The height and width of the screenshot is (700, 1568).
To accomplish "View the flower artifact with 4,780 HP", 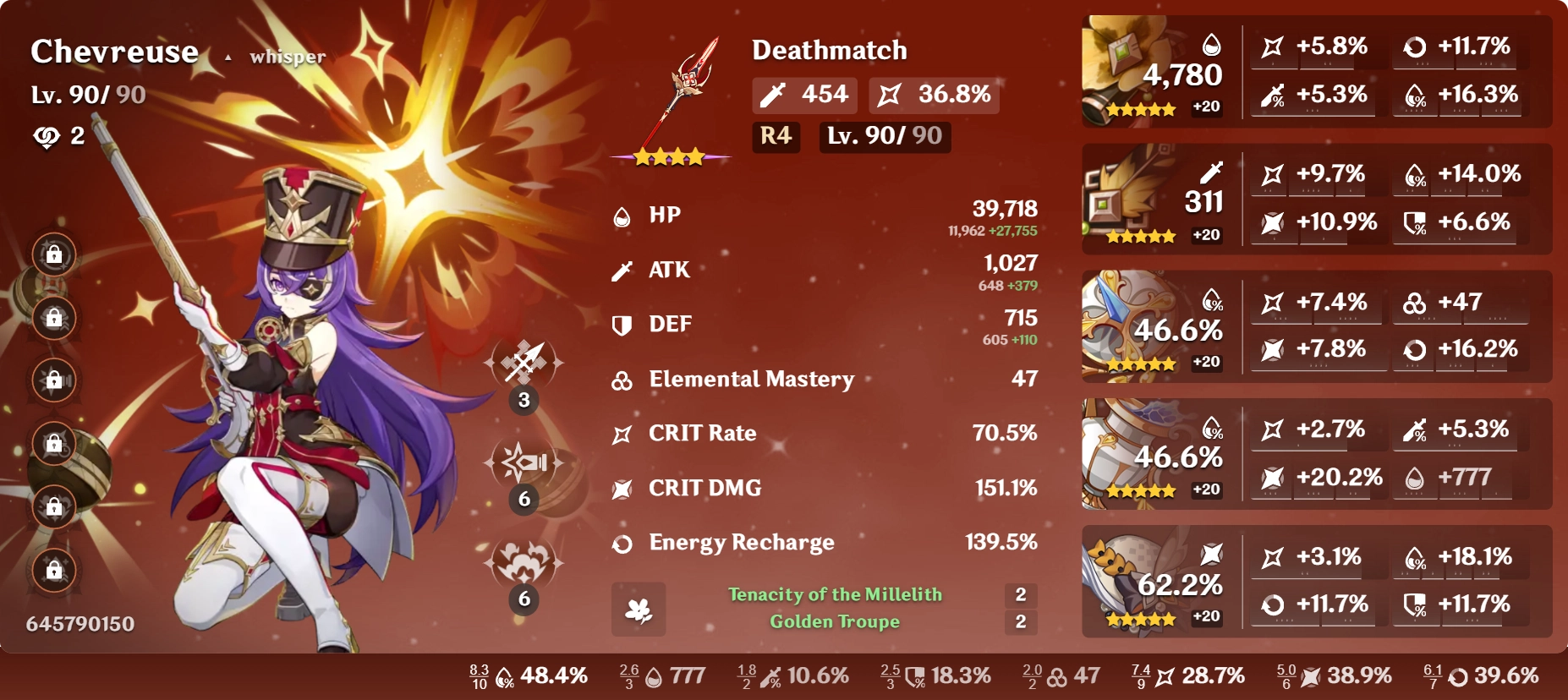I will (x=1125, y=68).
